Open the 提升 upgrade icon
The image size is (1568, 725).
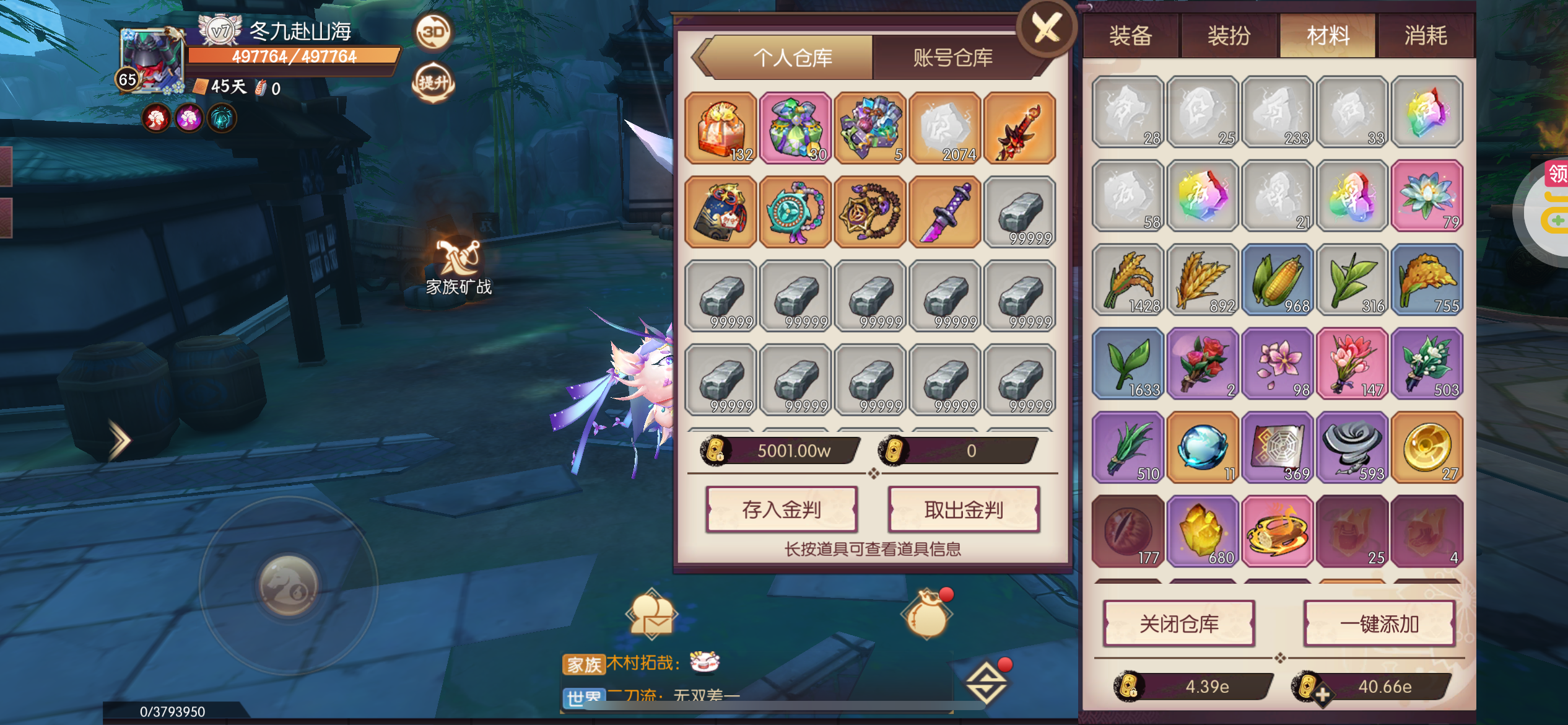(433, 82)
